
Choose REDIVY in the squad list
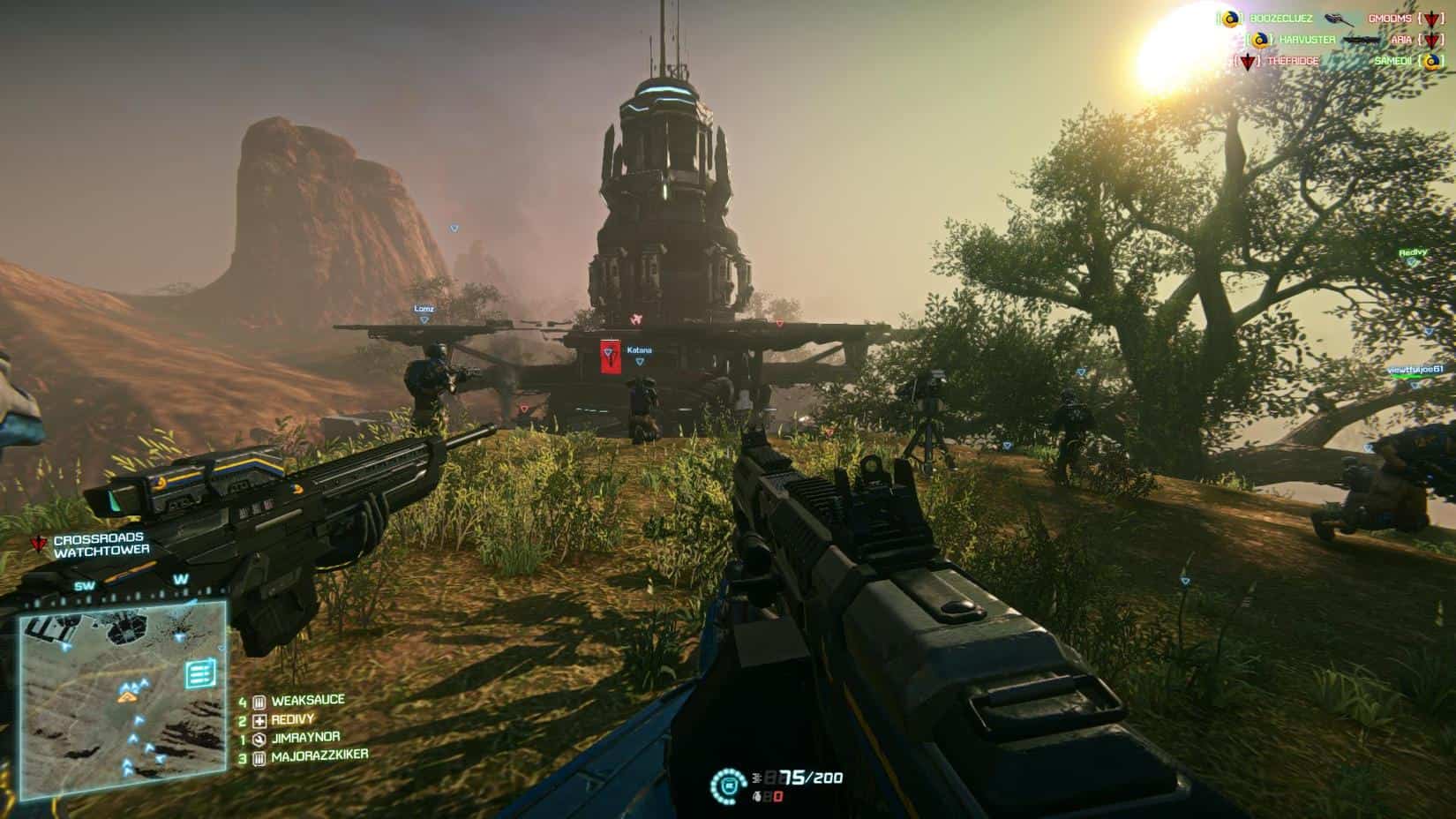tap(293, 719)
